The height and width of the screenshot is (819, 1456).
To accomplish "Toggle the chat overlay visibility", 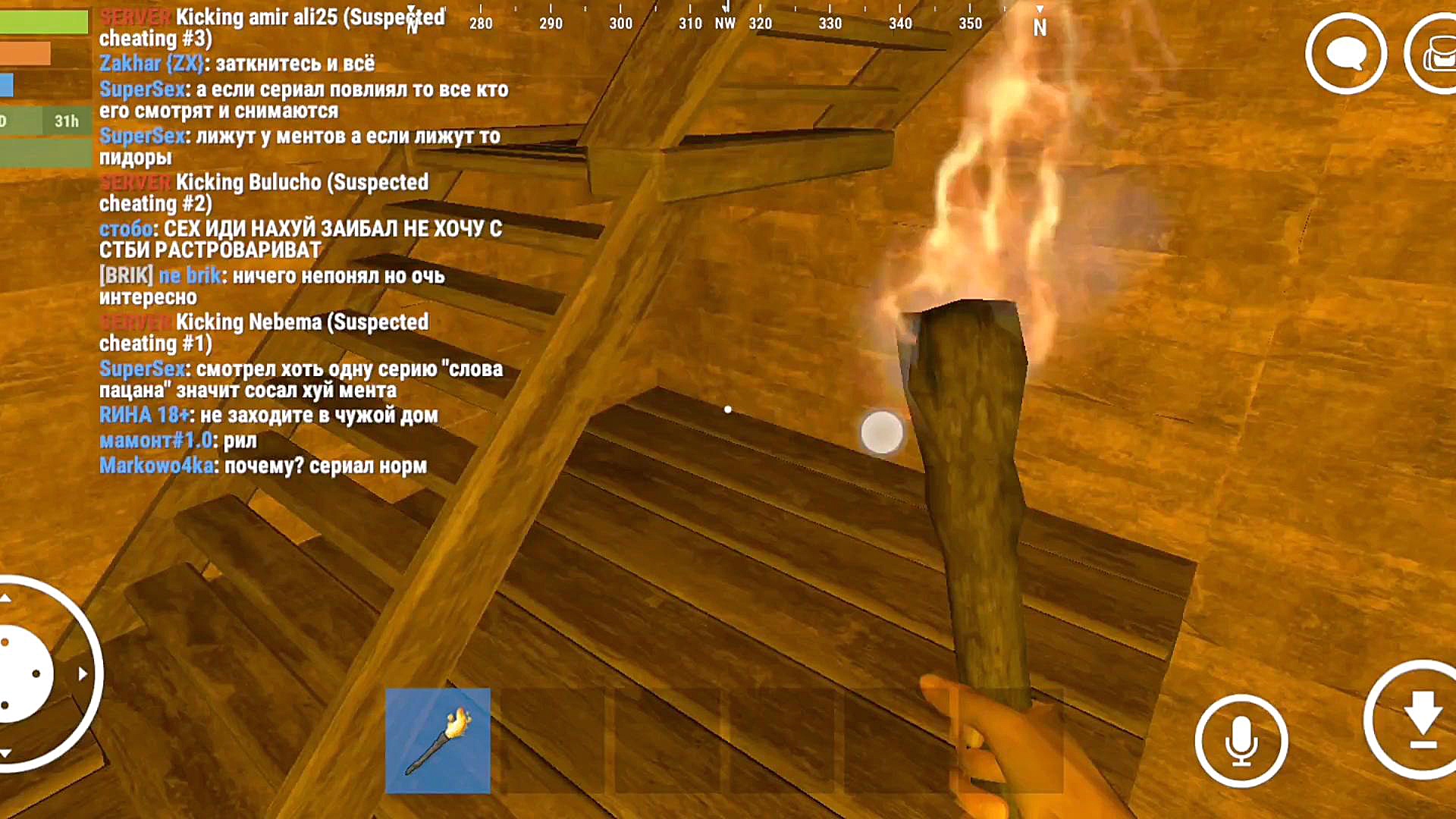I will click(x=1346, y=55).
